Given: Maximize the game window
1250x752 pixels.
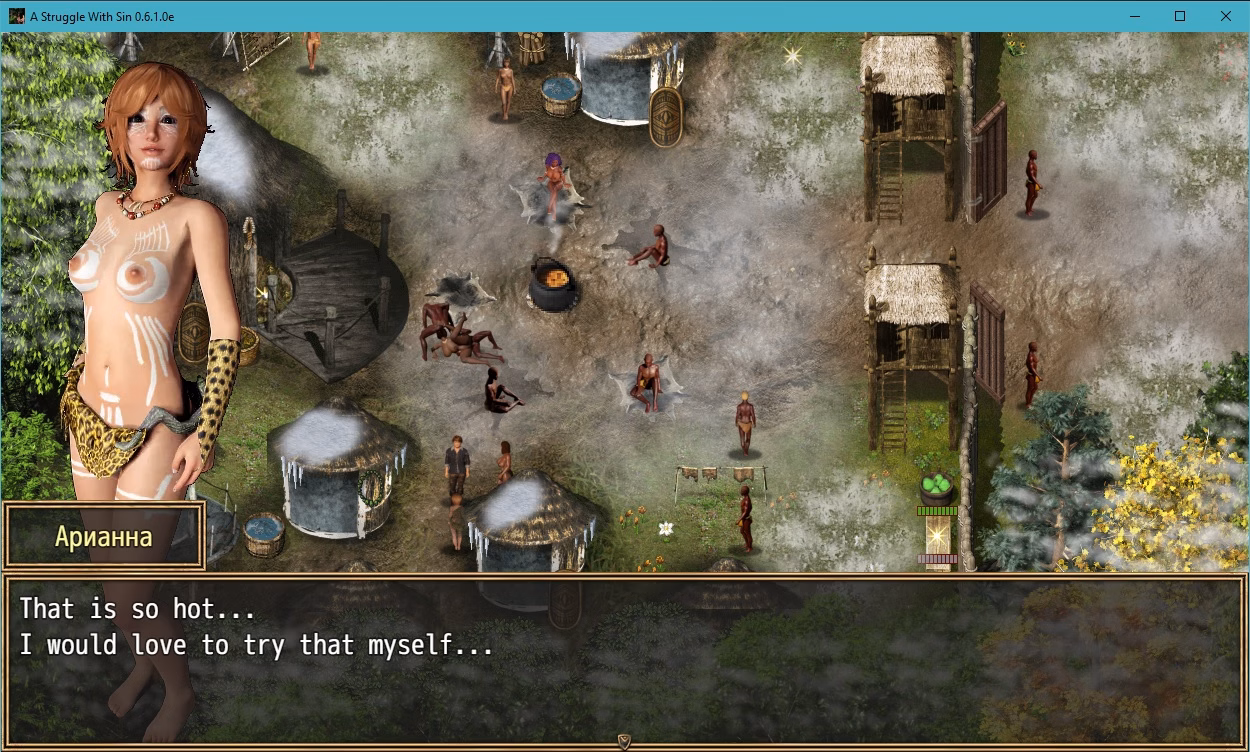Looking at the screenshot, I should click(x=1180, y=16).
